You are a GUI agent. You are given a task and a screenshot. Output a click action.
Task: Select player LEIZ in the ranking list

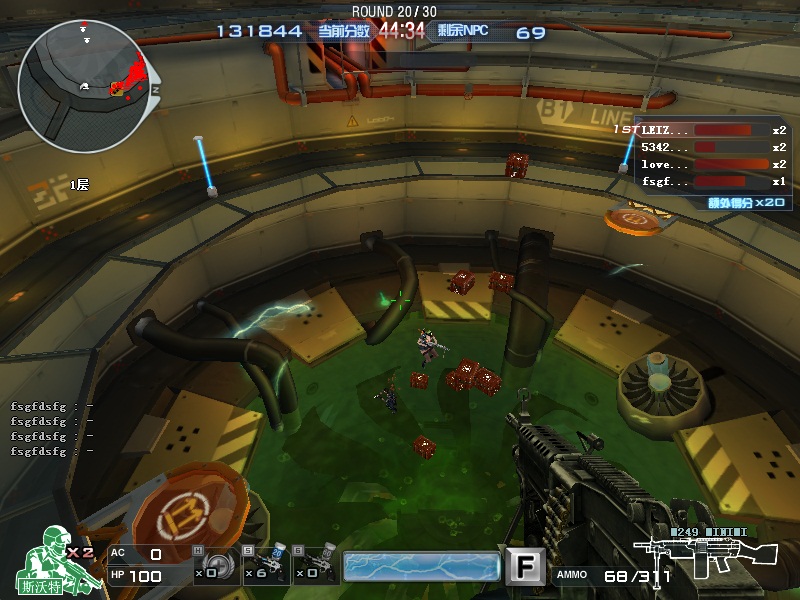pyautogui.click(x=712, y=130)
